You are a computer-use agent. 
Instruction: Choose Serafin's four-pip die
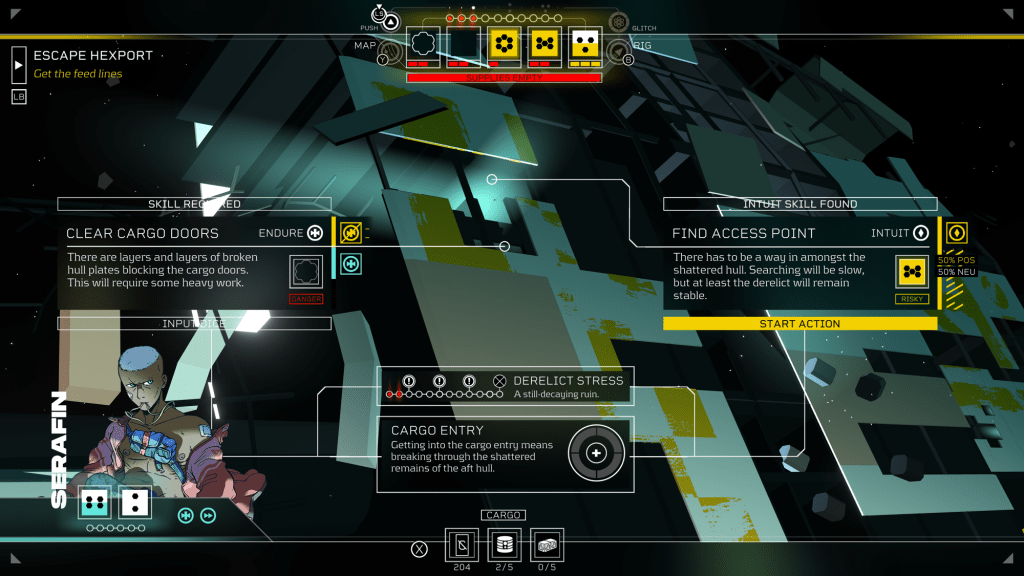point(95,503)
